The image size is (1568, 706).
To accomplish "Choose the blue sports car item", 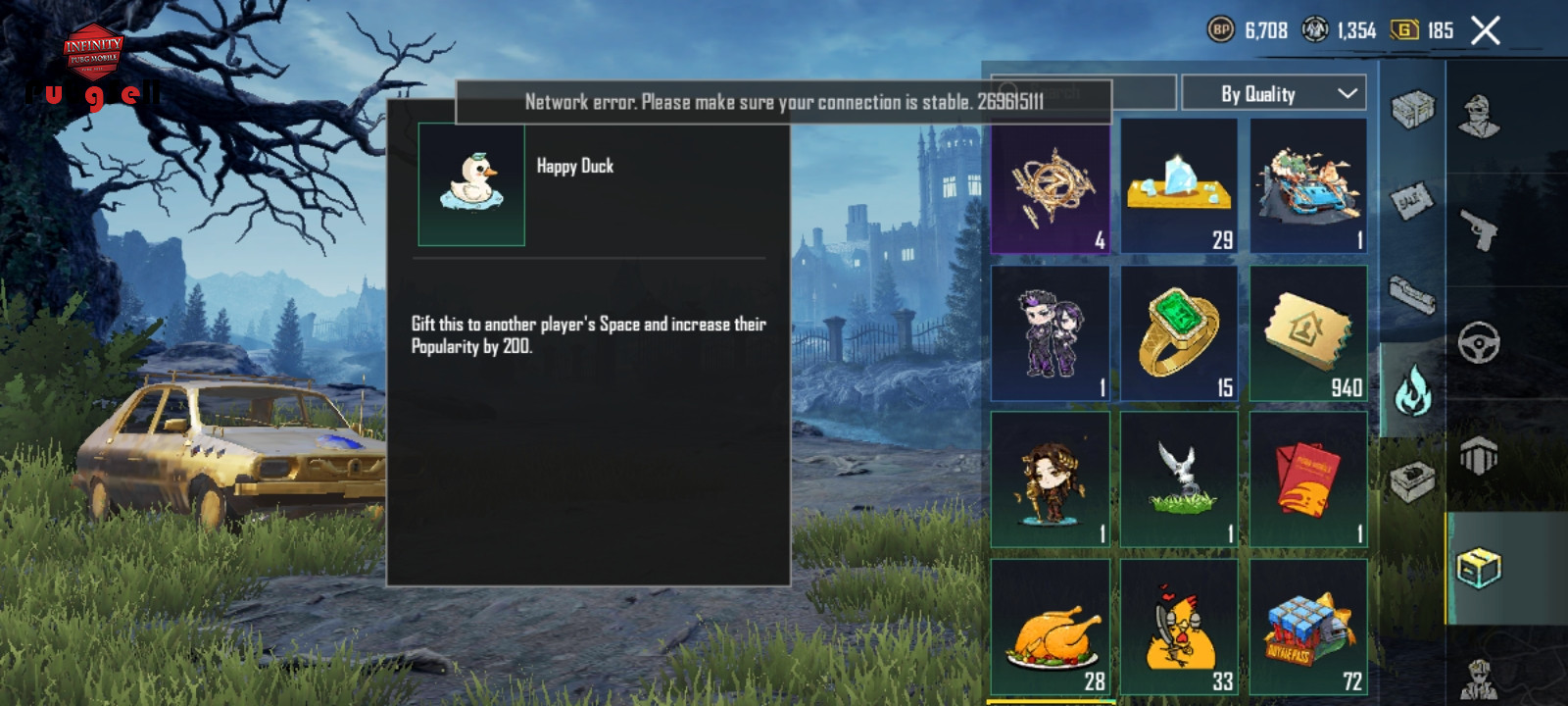I will (1308, 186).
